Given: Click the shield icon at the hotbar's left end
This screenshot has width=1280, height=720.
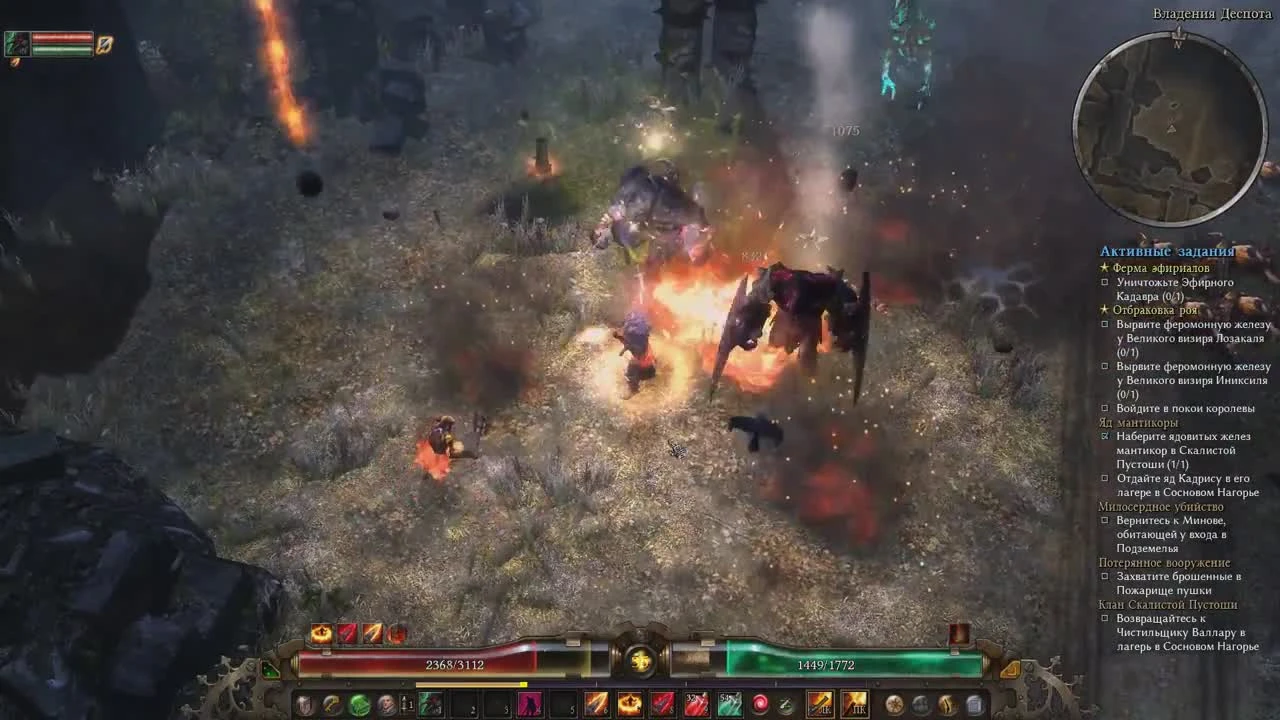Looking at the screenshot, I should [x=305, y=702].
